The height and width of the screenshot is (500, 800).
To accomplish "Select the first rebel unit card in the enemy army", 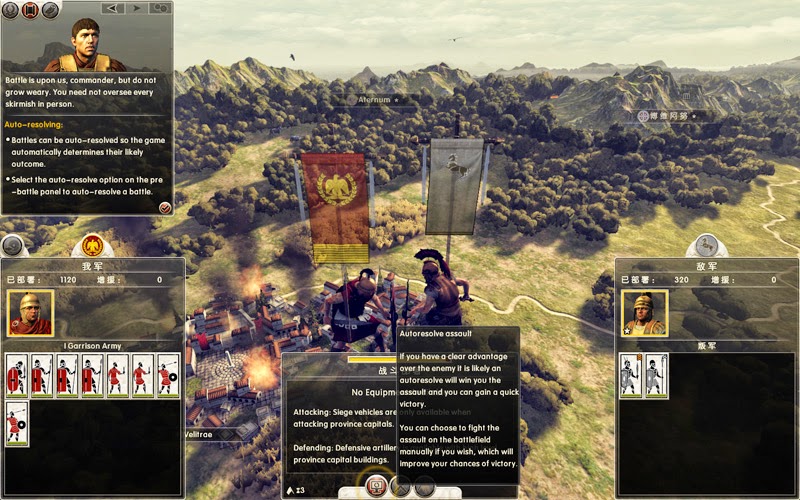I will pyautogui.click(x=630, y=376).
